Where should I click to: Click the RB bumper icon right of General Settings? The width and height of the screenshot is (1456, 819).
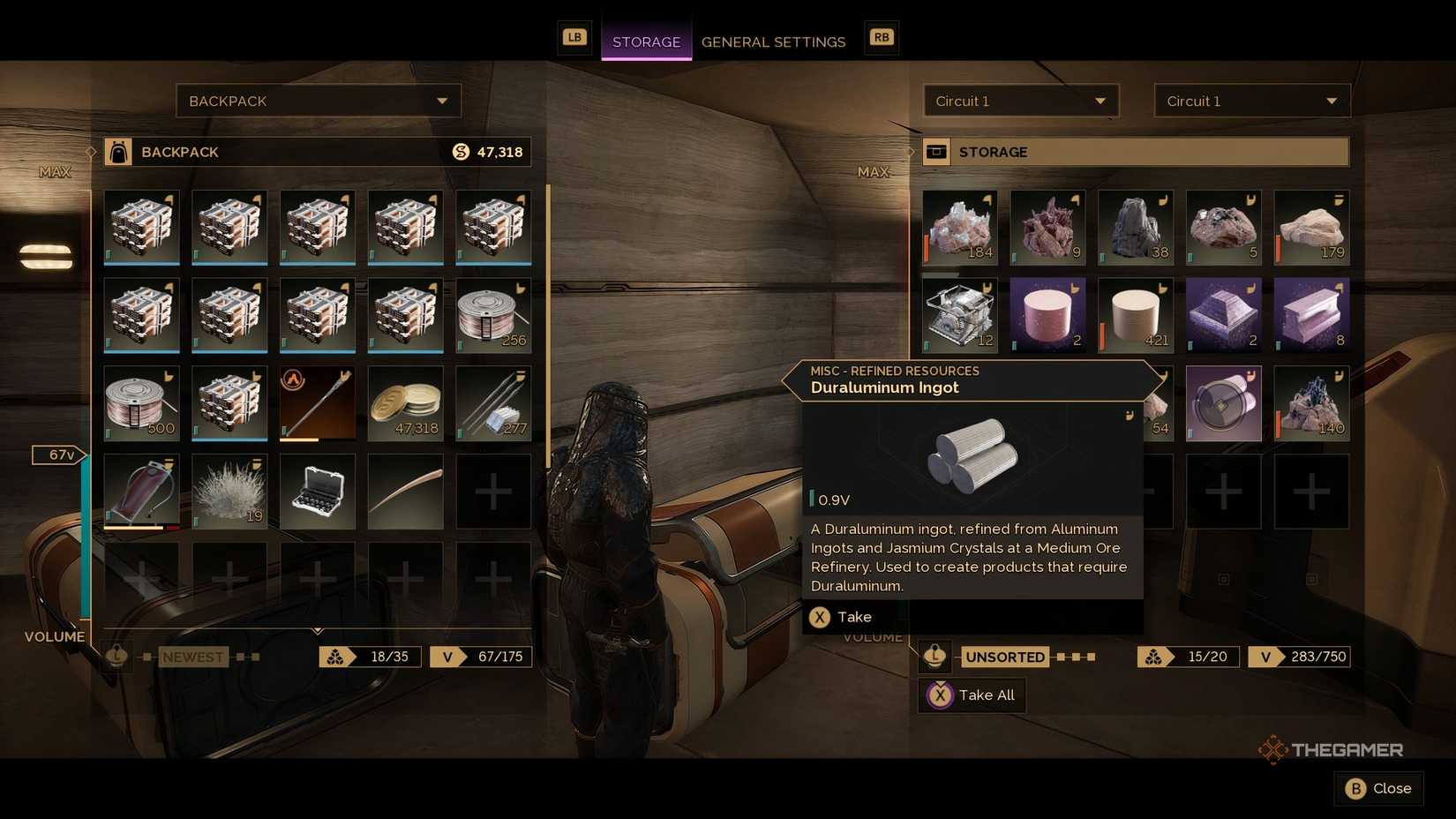[x=880, y=38]
